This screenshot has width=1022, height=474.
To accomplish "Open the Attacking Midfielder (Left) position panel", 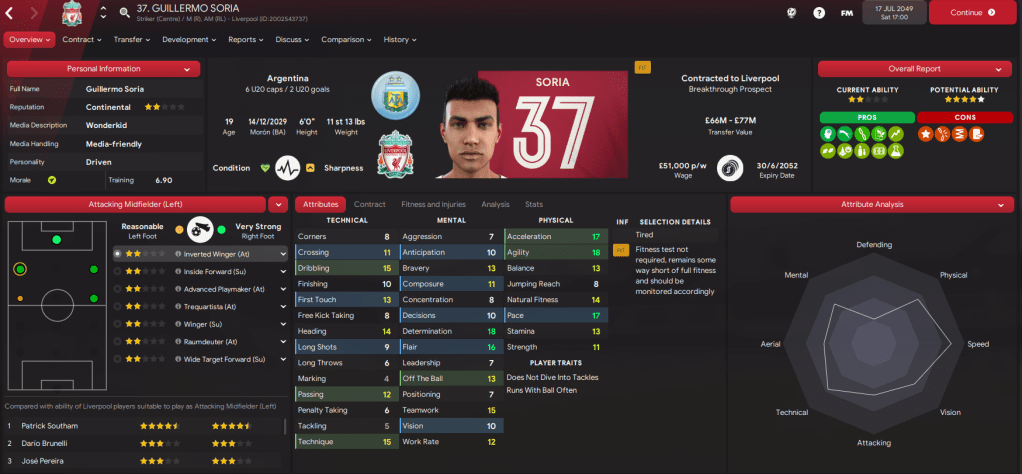I will click(135, 204).
